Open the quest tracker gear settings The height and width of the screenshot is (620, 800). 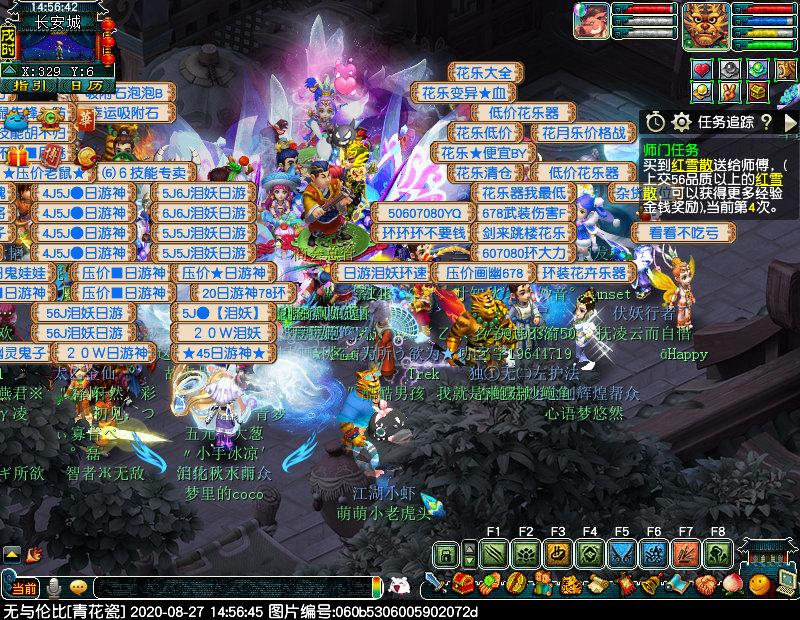(681, 121)
